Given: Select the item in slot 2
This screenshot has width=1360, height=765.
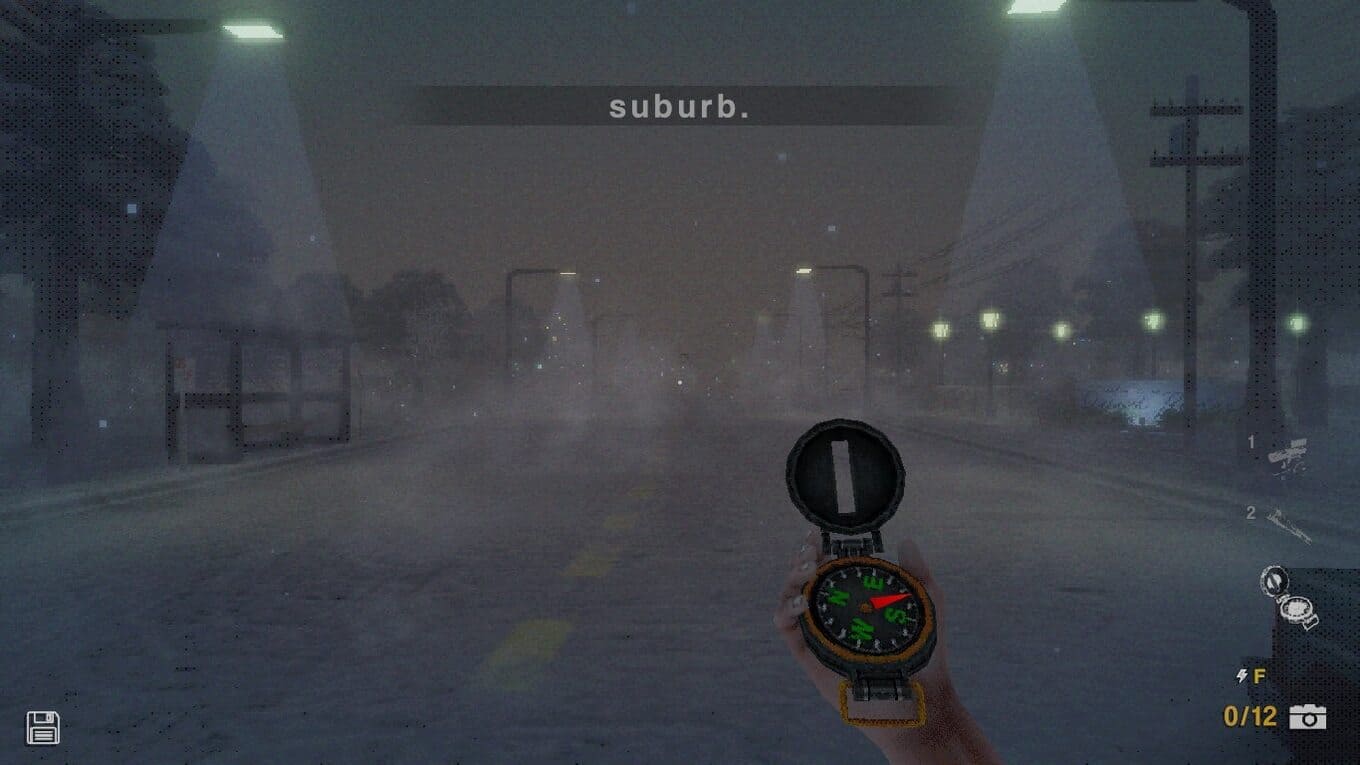Looking at the screenshot, I should click(1288, 523).
